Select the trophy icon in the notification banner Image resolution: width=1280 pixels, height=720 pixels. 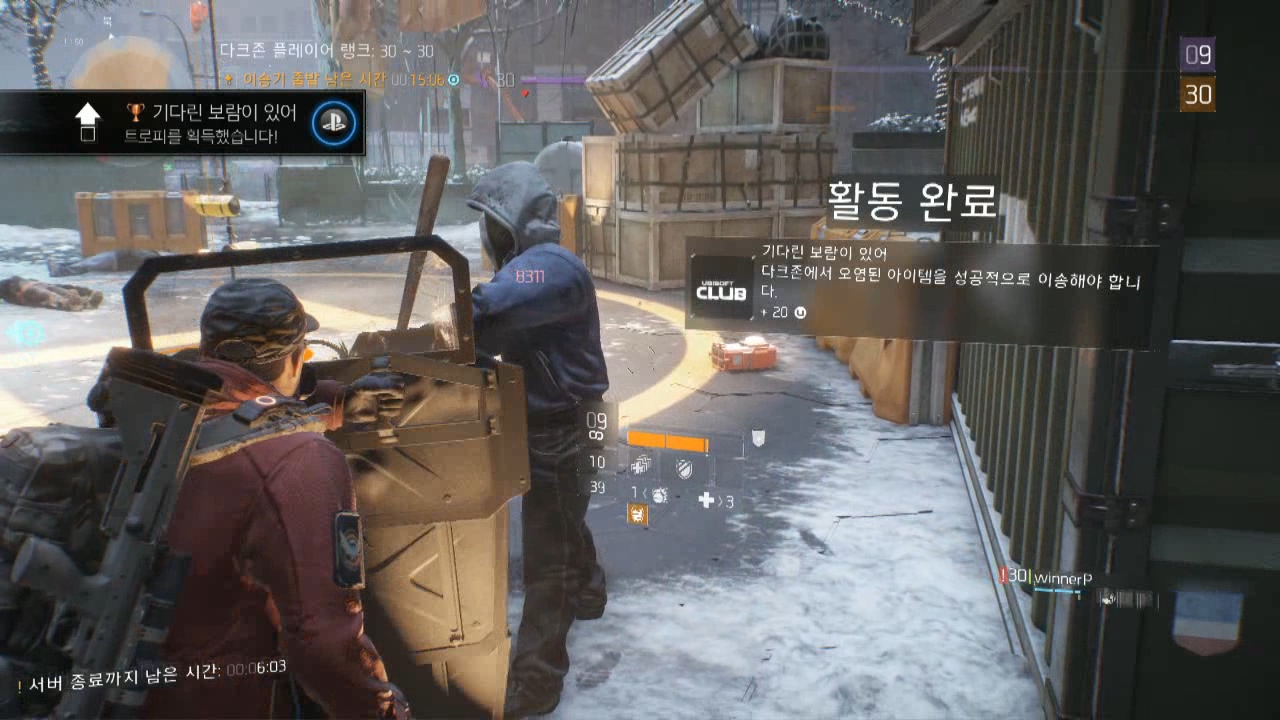click(x=134, y=113)
